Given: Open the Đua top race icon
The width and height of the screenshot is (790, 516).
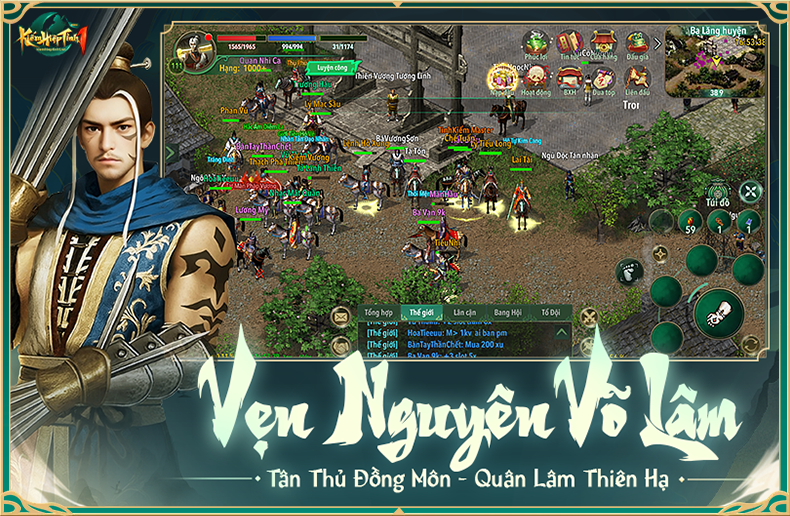Looking at the screenshot, I should click(x=603, y=78).
